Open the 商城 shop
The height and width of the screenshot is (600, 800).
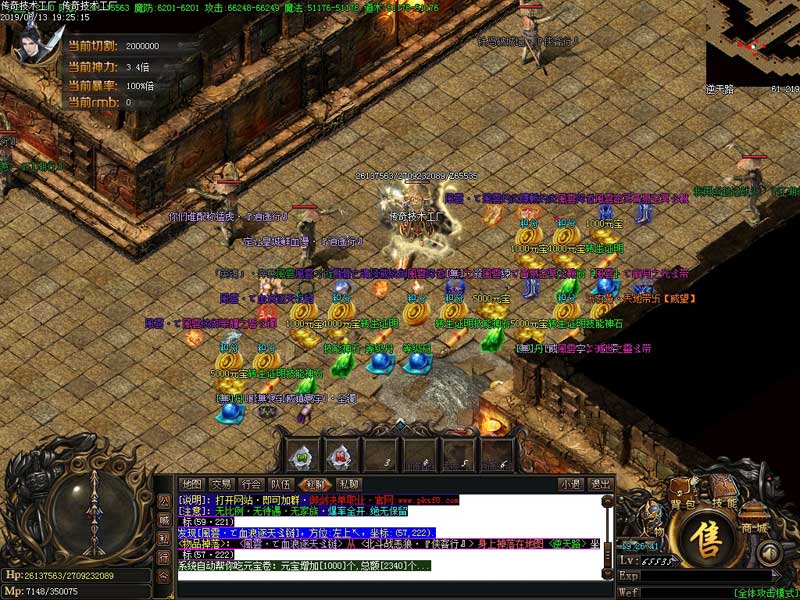pyautogui.click(x=752, y=527)
